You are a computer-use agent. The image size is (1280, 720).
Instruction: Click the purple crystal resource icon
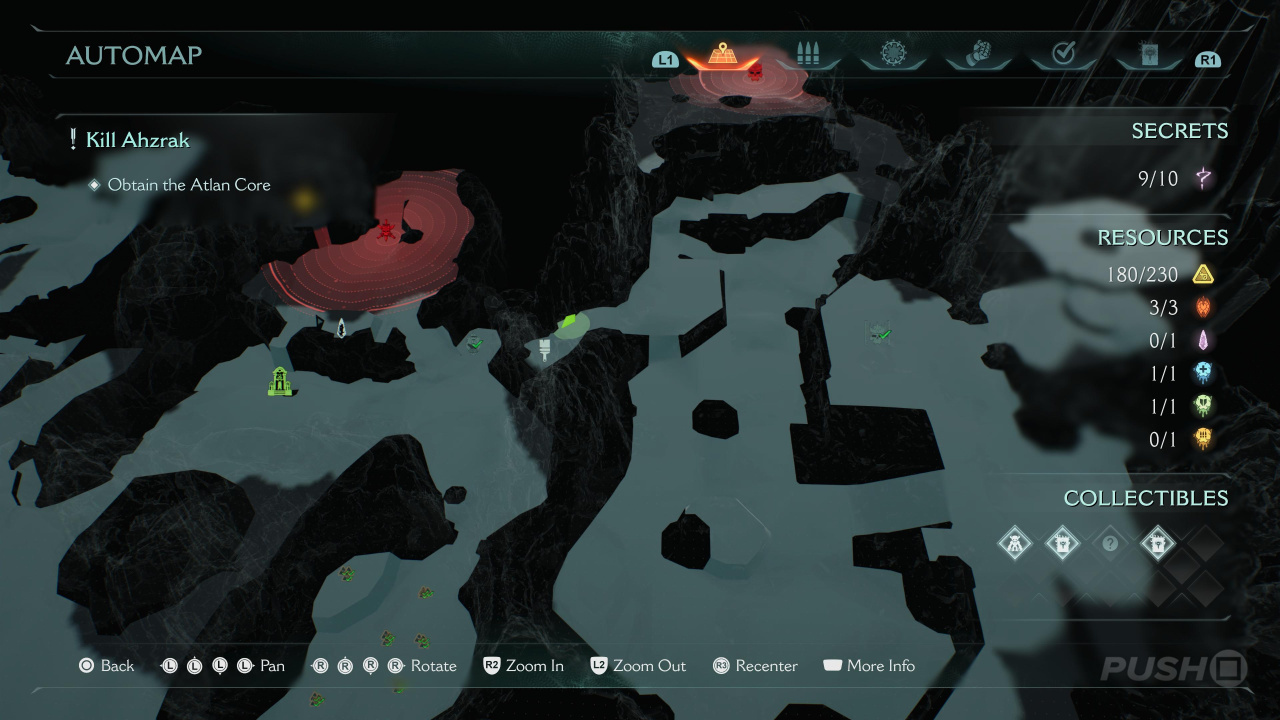coord(1203,340)
